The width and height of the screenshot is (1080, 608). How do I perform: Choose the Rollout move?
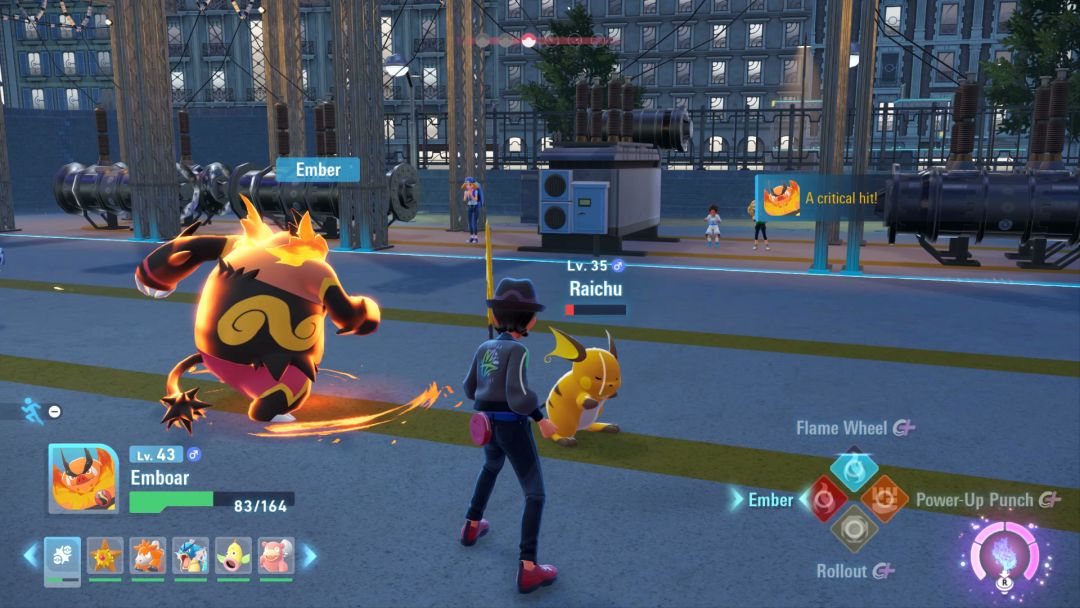coord(854,529)
